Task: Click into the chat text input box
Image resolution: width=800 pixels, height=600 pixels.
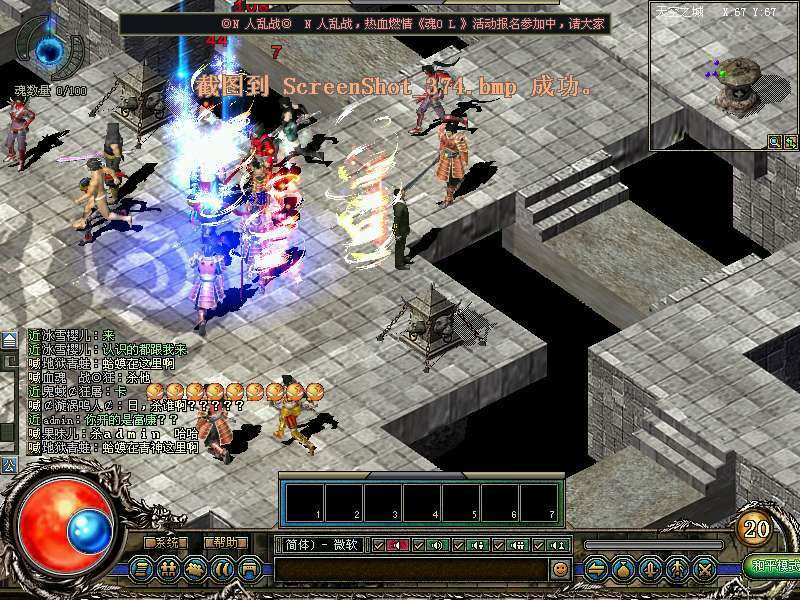Action: [x=410, y=568]
